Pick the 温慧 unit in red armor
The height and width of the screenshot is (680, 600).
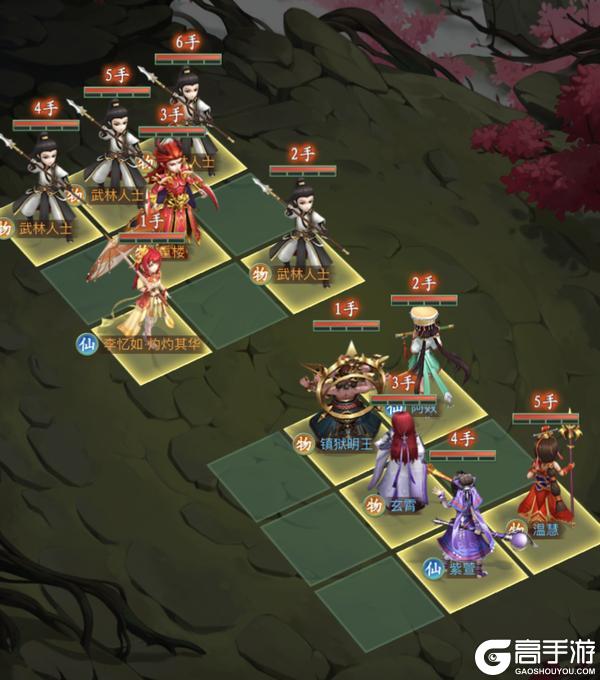pyautogui.click(x=548, y=480)
